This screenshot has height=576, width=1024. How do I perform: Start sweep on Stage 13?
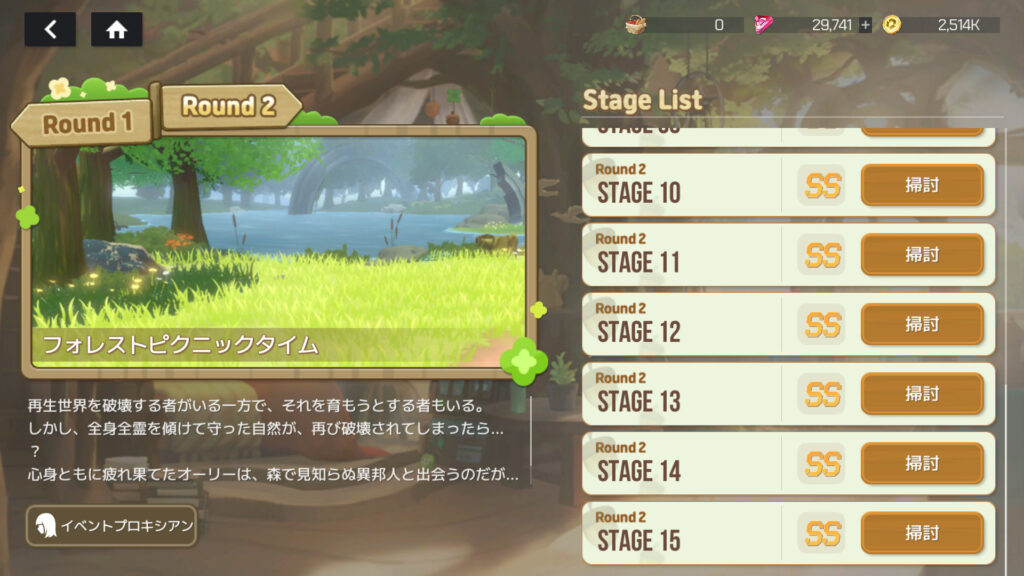[922, 394]
